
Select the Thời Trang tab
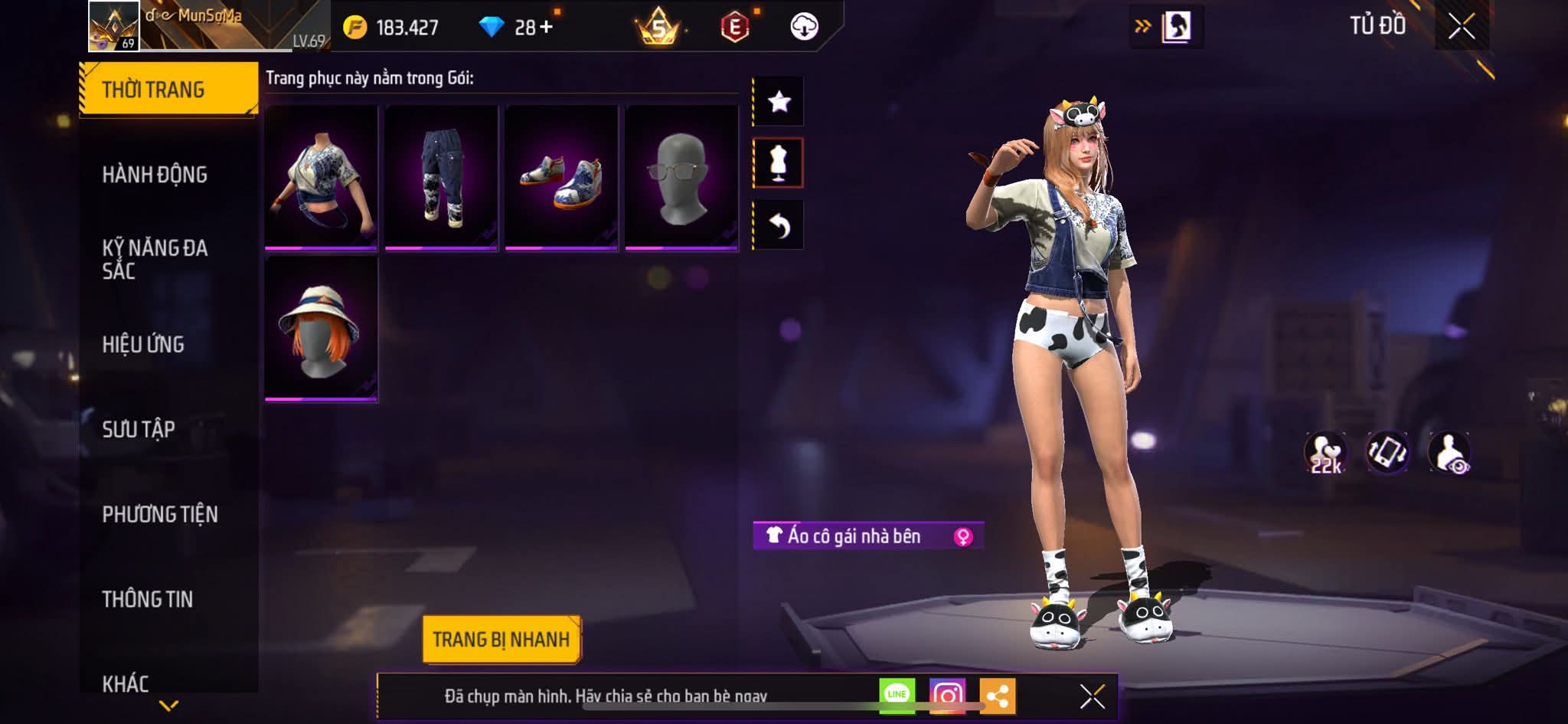[x=154, y=90]
